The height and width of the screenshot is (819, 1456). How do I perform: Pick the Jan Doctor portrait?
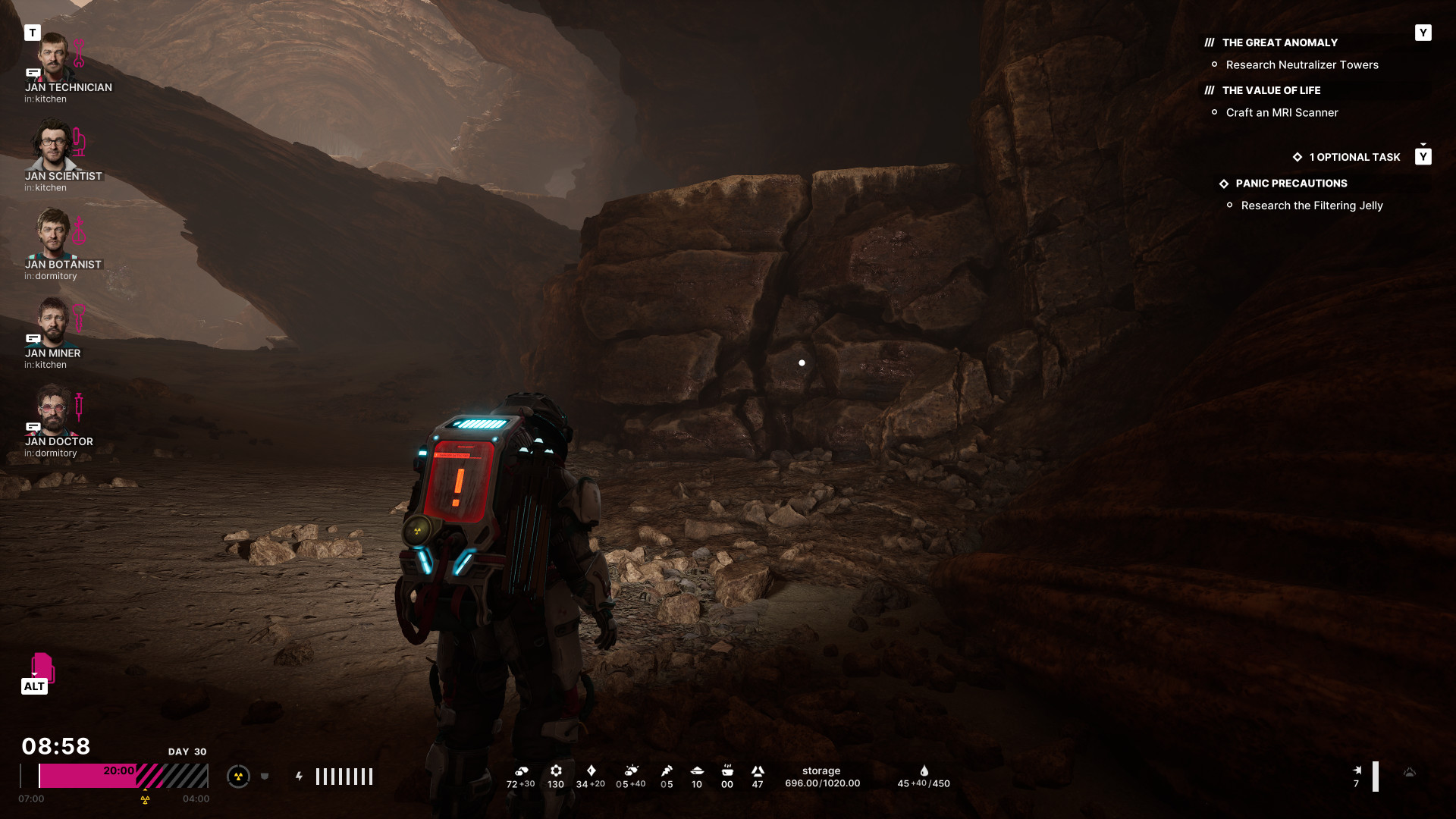click(53, 411)
